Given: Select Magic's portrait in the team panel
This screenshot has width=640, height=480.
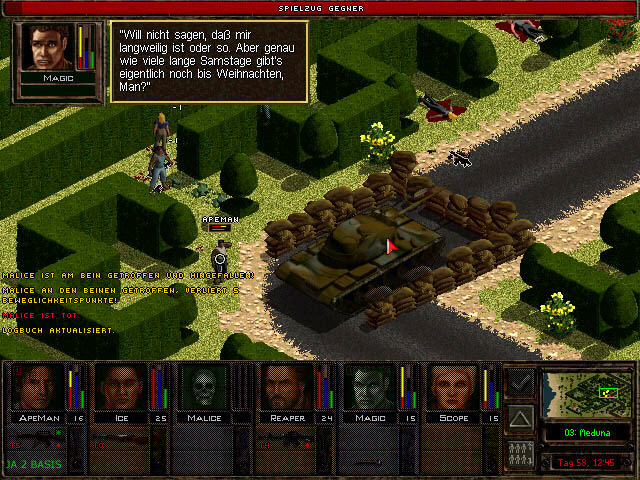Looking at the screenshot, I should click(372, 388).
